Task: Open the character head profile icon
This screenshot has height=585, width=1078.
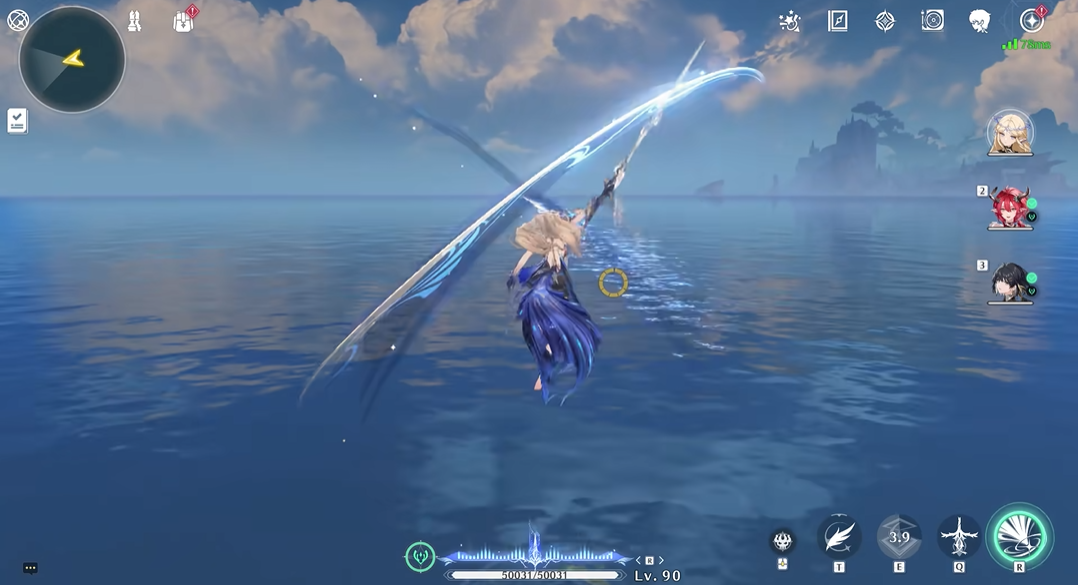Action: coord(980,21)
